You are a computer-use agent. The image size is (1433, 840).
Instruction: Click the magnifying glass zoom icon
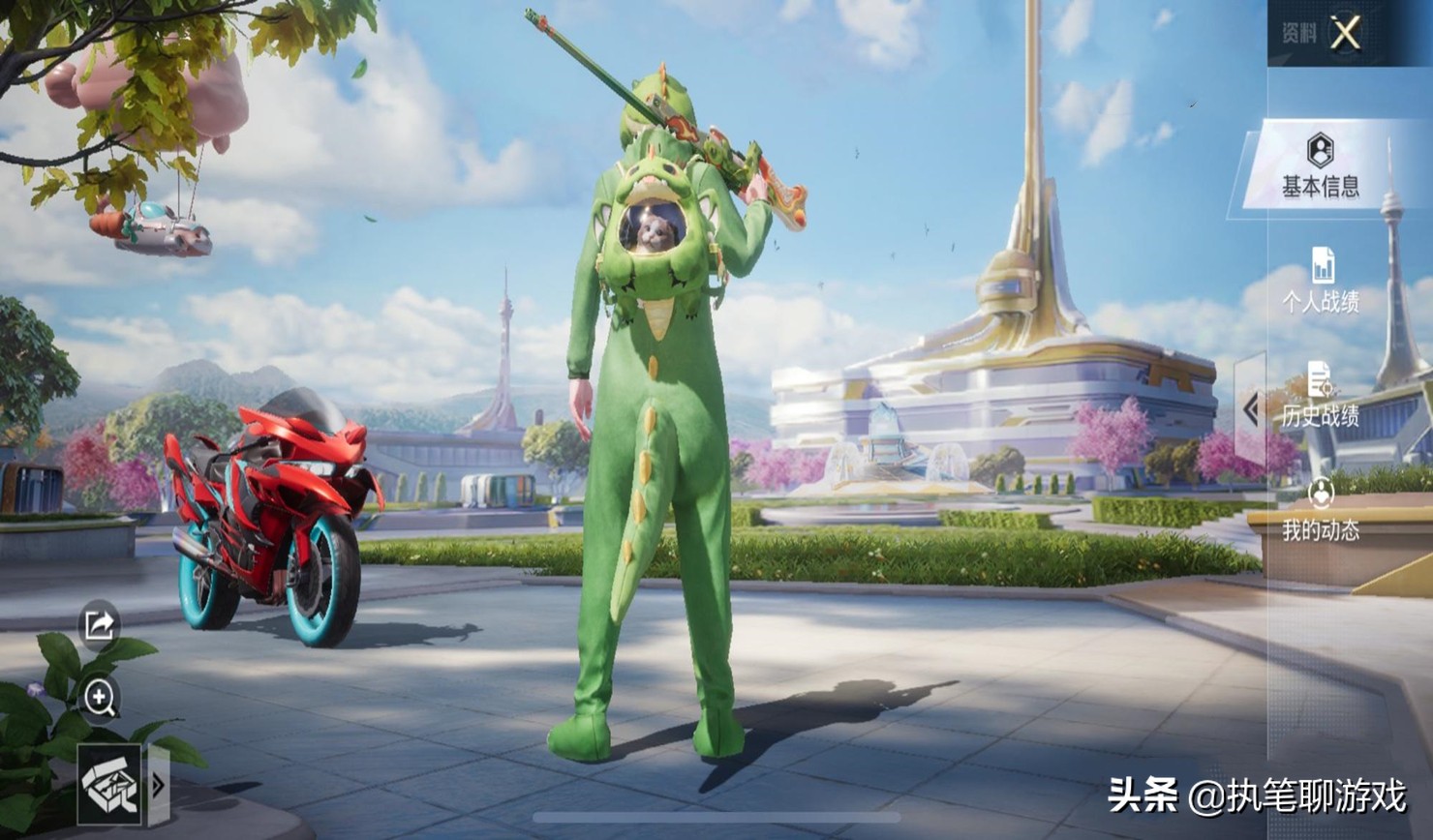pos(100,697)
